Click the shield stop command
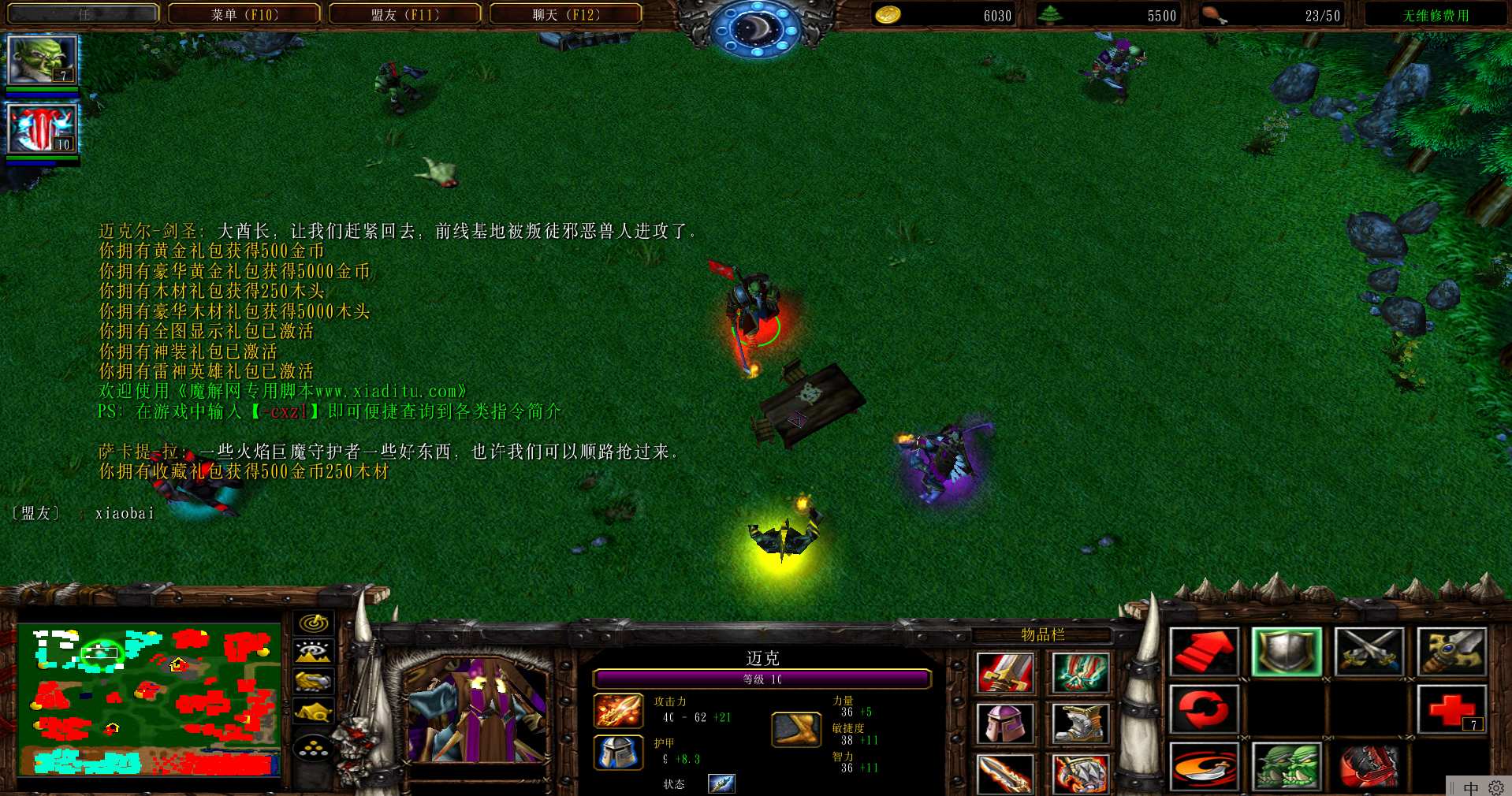1512x796 pixels. 1287,652
